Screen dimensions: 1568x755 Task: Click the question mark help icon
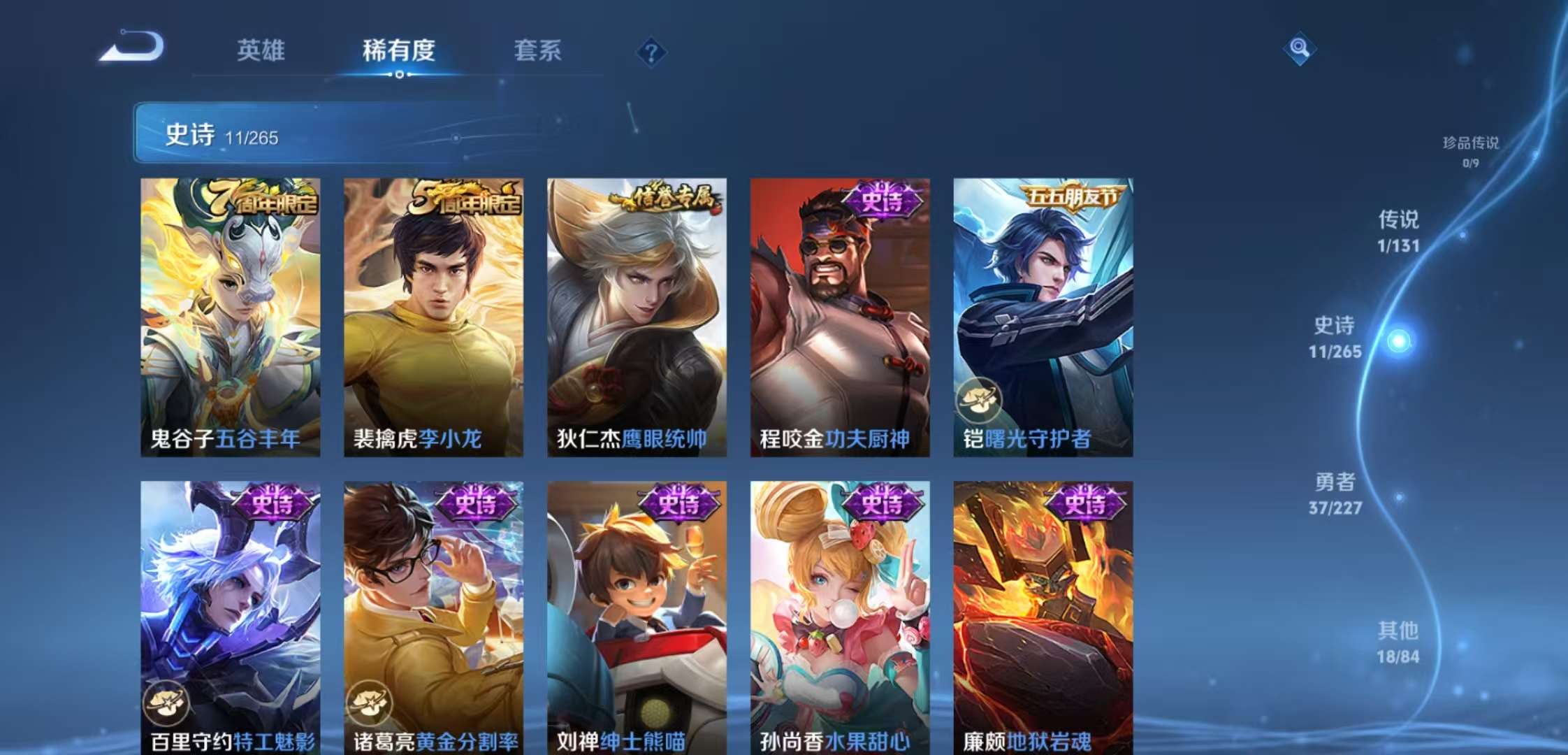[650, 50]
